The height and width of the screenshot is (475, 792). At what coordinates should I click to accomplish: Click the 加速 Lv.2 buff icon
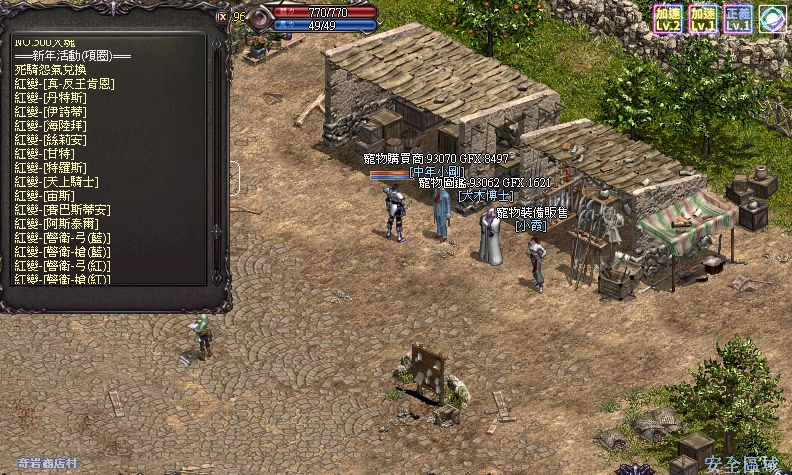(667, 18)
